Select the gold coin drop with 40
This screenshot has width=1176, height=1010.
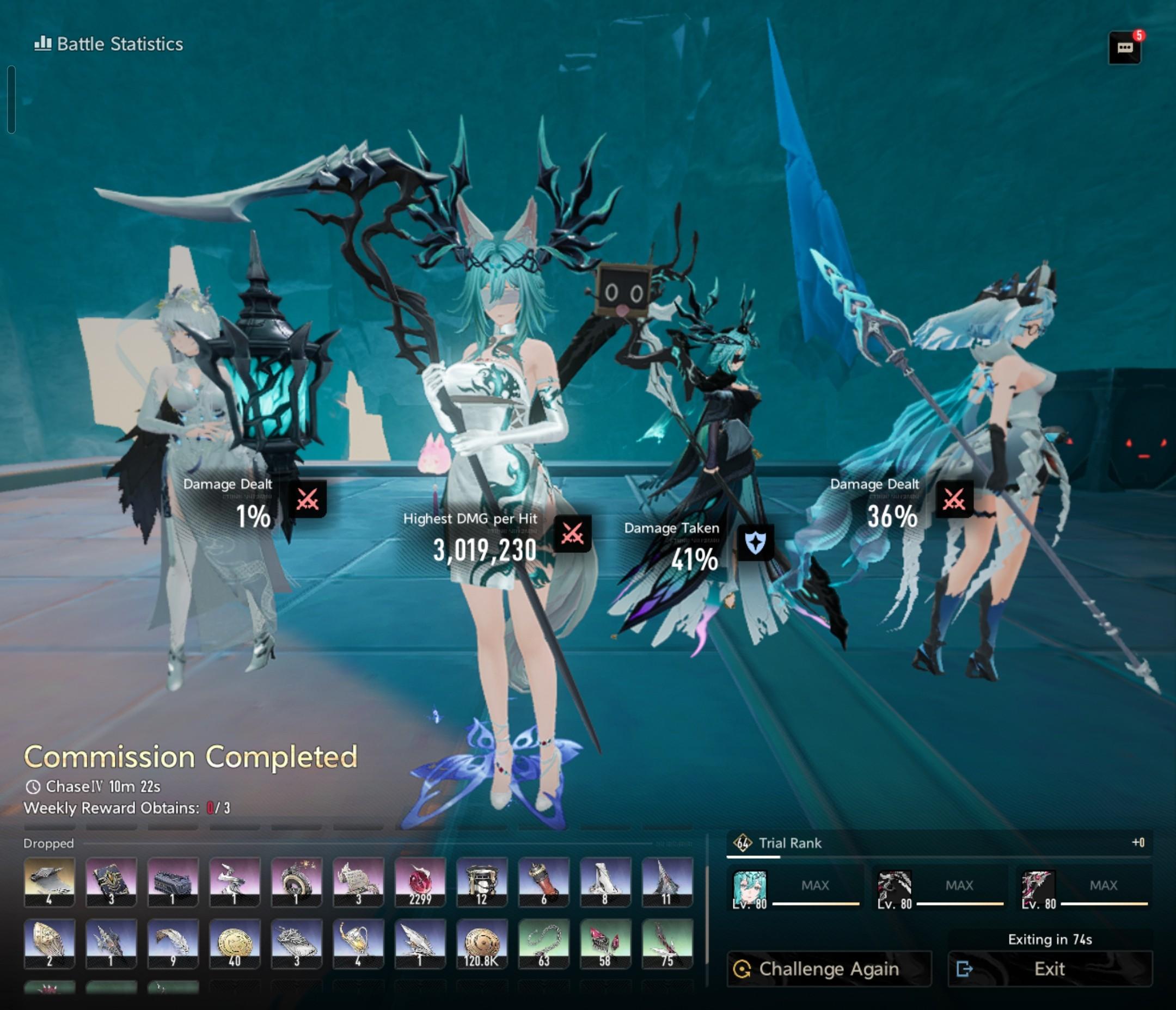point(235,943)
